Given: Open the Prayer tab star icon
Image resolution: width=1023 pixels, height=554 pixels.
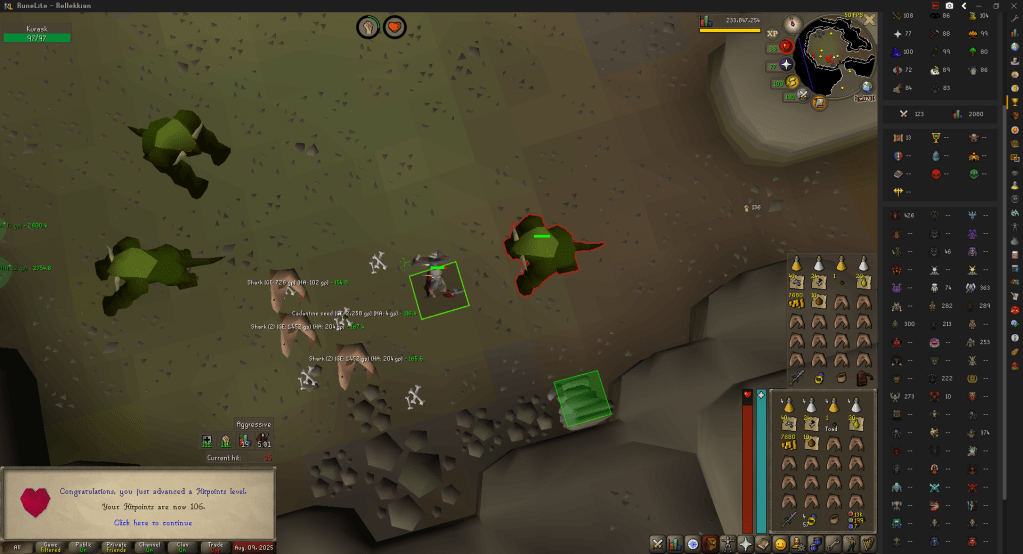Looking at the screenshot, I should (x=745, y=543).
